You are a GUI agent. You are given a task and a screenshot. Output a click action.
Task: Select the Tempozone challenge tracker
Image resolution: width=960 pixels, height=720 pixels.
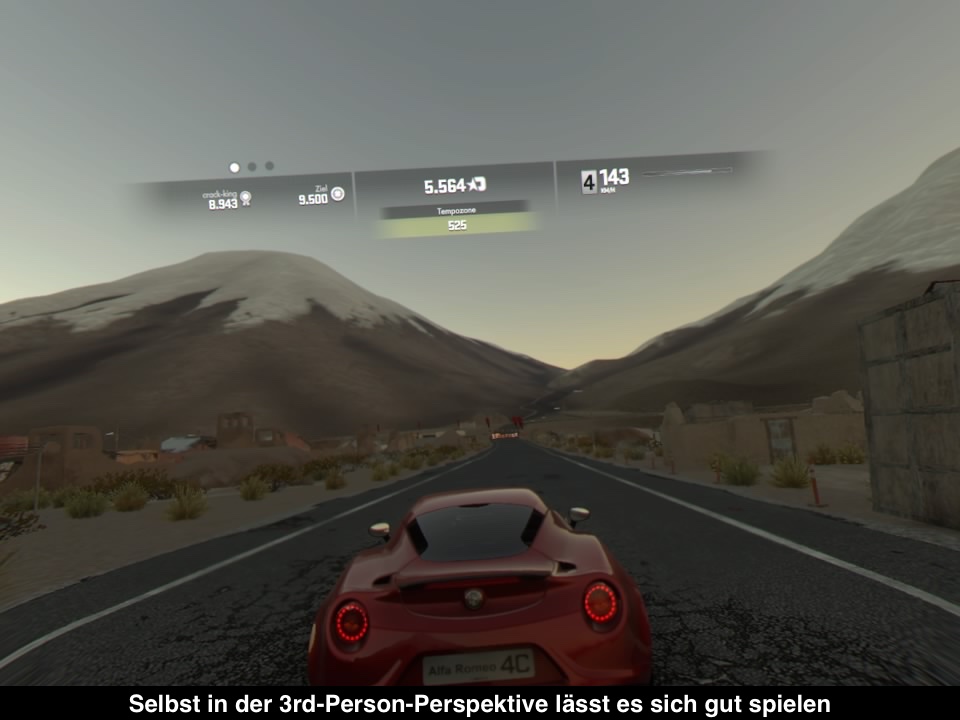[455, 218]
